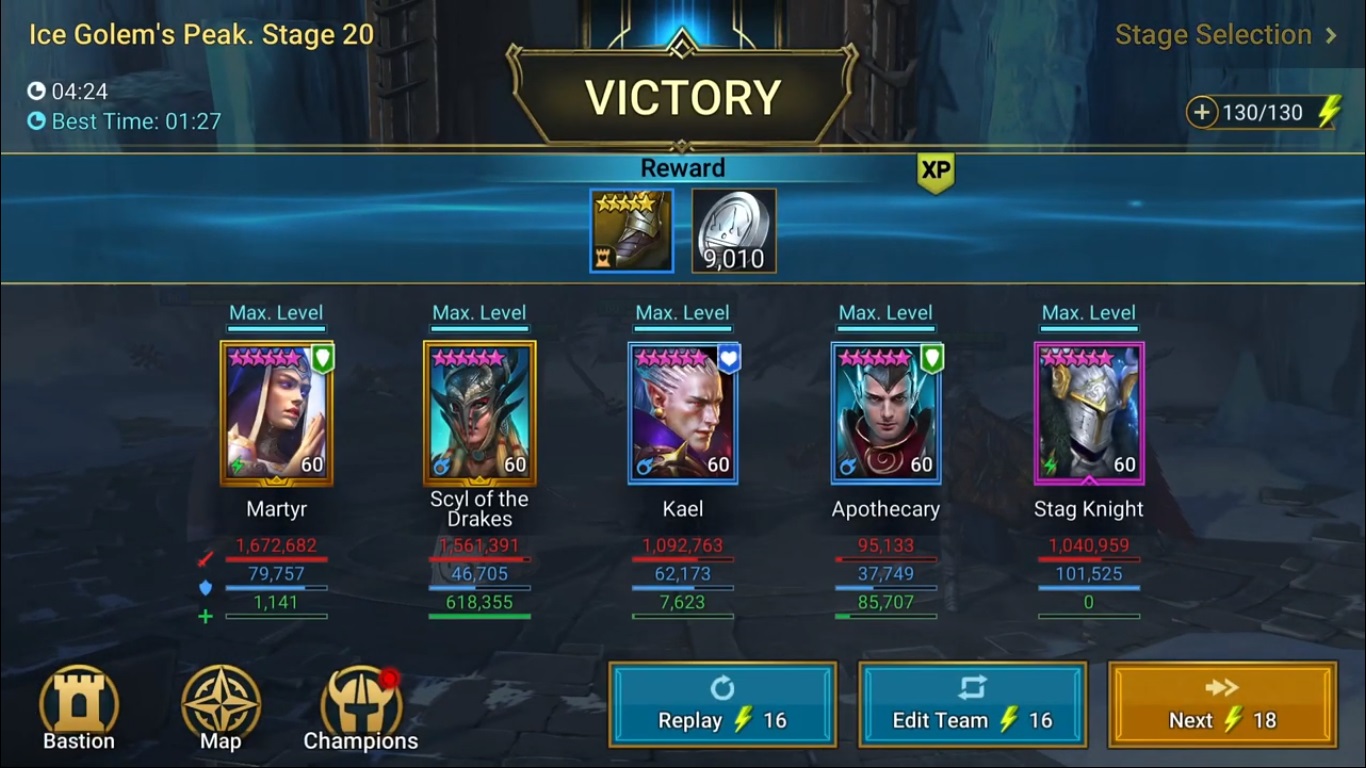
Task: Select Stag Knight's champion portrait
Action: [1089, 413]
